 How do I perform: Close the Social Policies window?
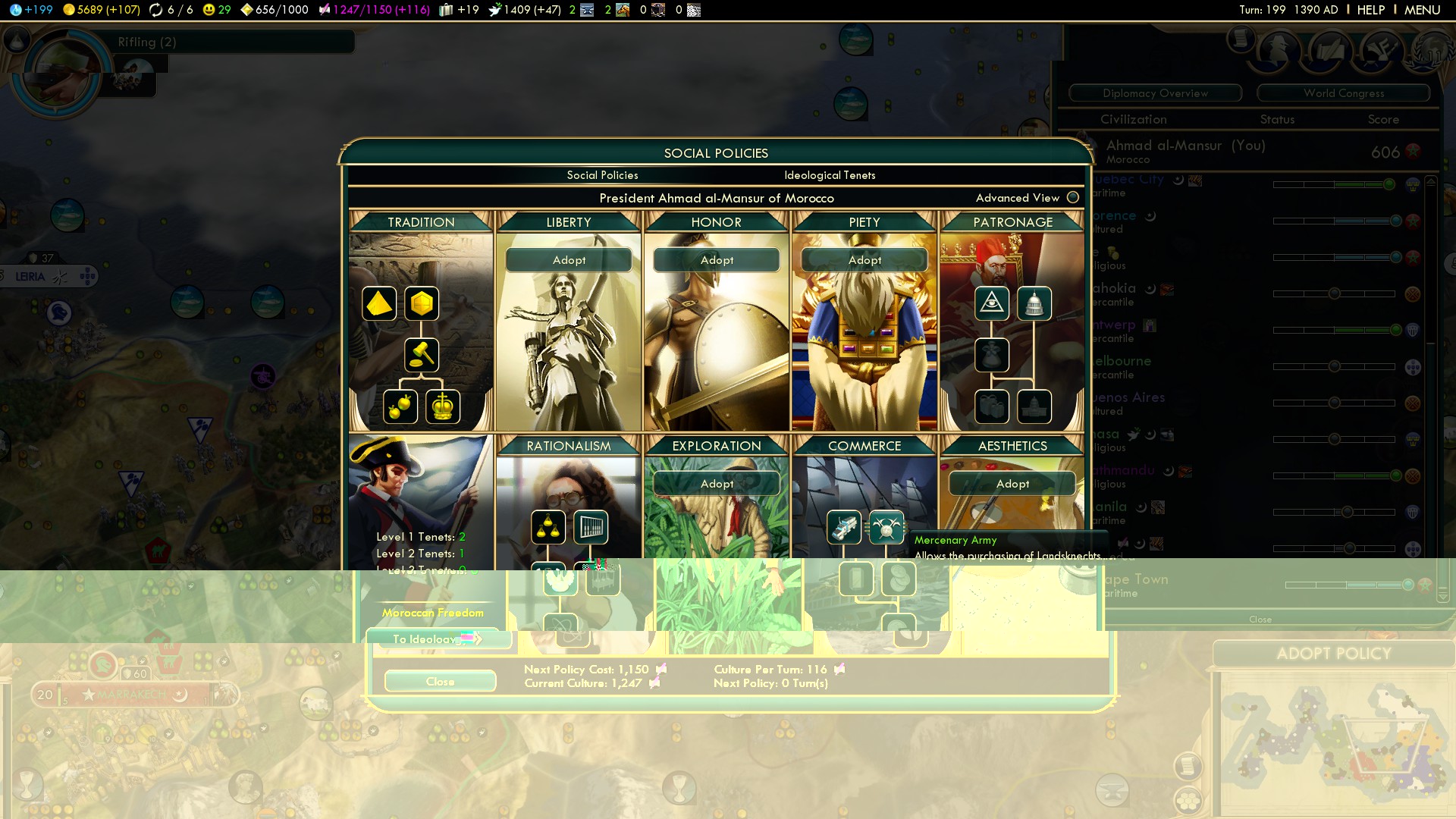(x=440, y=682)
